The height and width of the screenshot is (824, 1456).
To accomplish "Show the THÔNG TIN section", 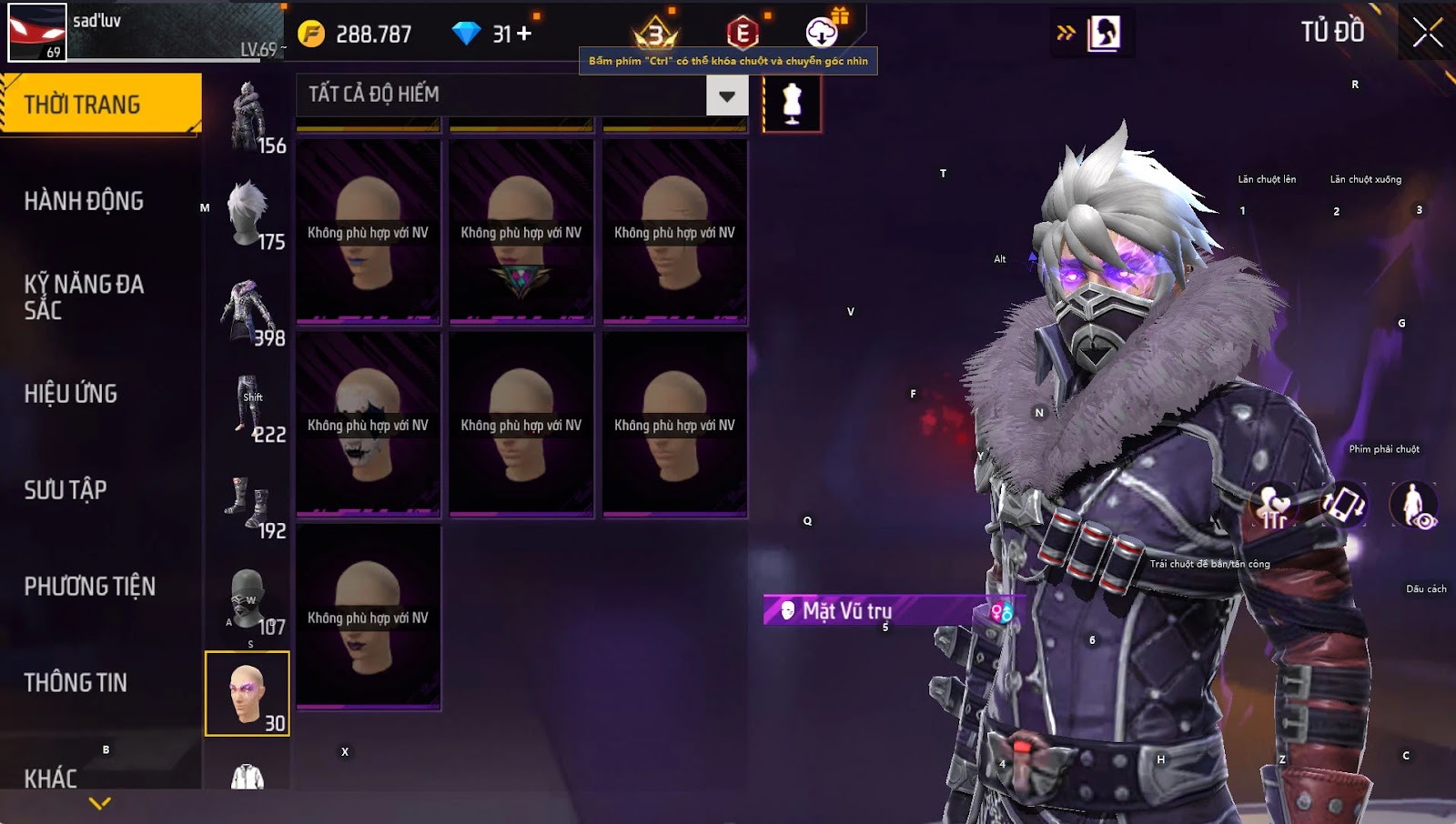I will point(76,683).
